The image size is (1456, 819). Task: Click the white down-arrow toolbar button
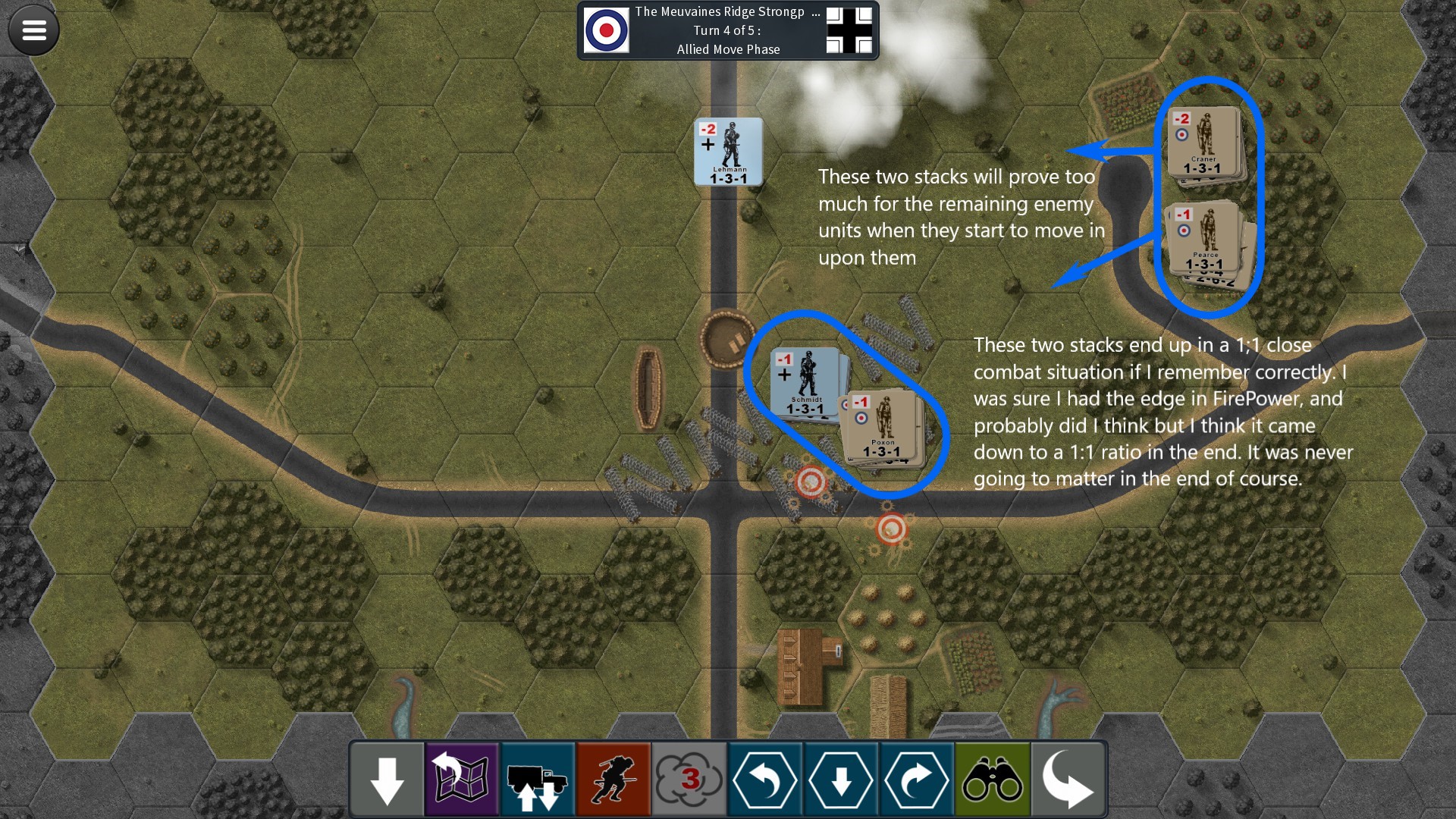pyautogui.click(x=387, y=780)
